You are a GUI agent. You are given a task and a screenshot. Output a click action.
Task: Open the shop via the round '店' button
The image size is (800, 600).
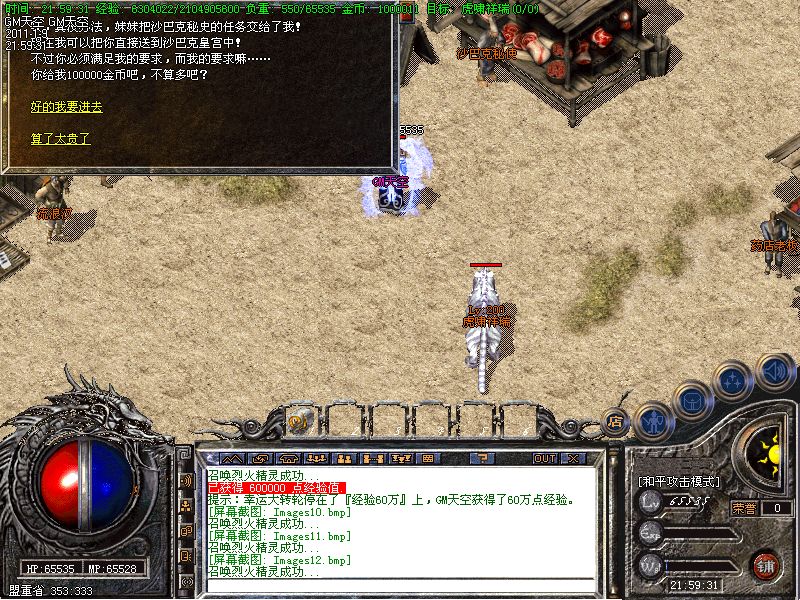coord(616,422)
